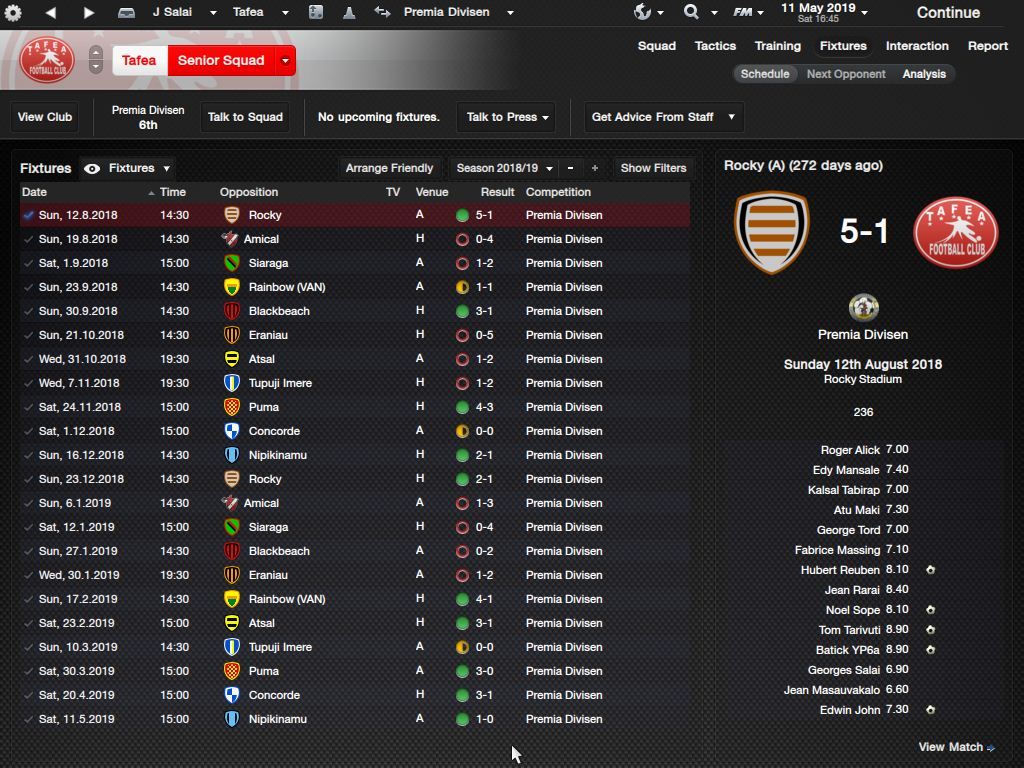Screen dimensions: 1024x768
Task: Open the Report section
Action: 987,46
